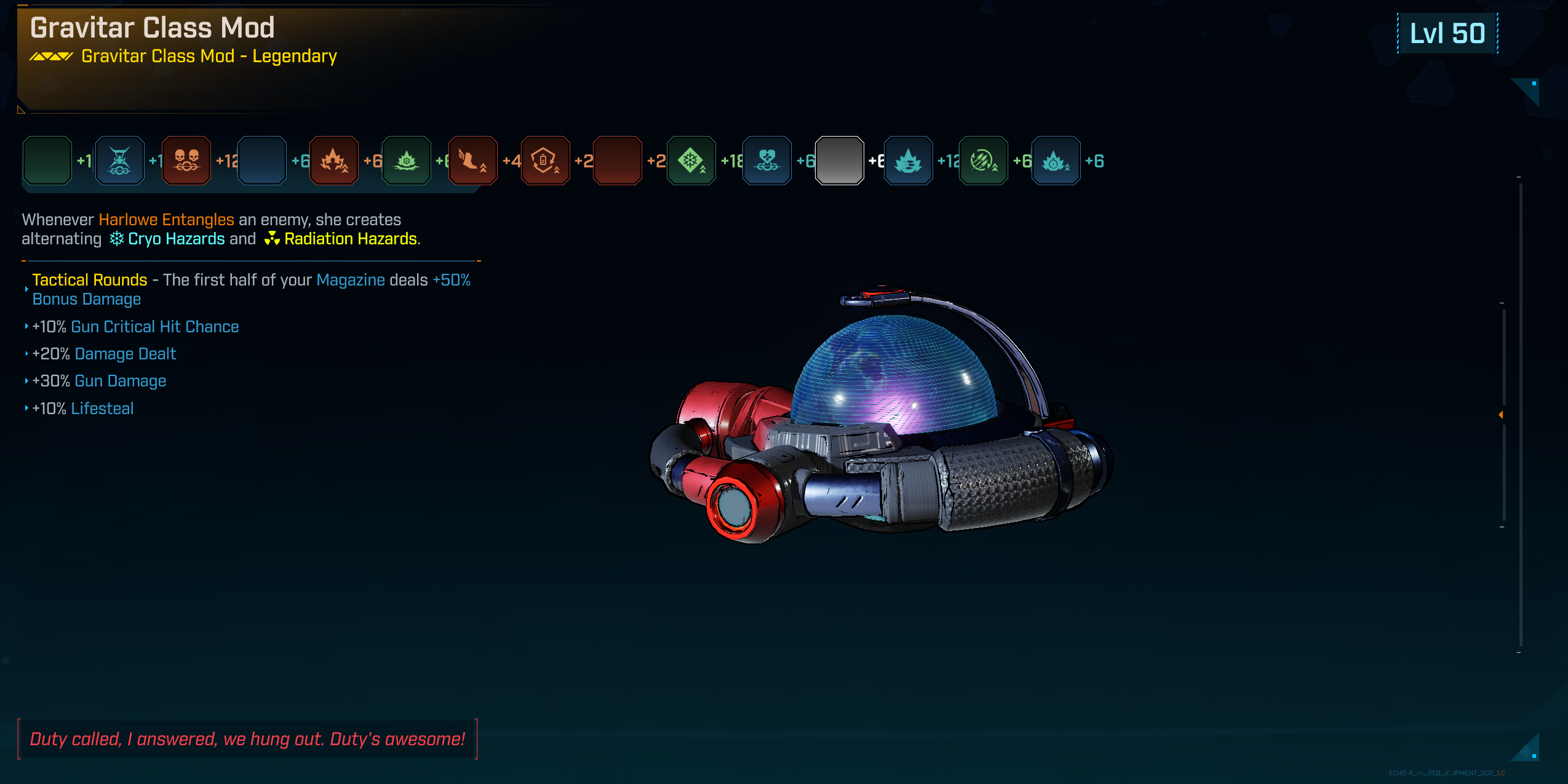Select the green flame snowflake skill icon
1568x784 pixels.
coord(406,161)
